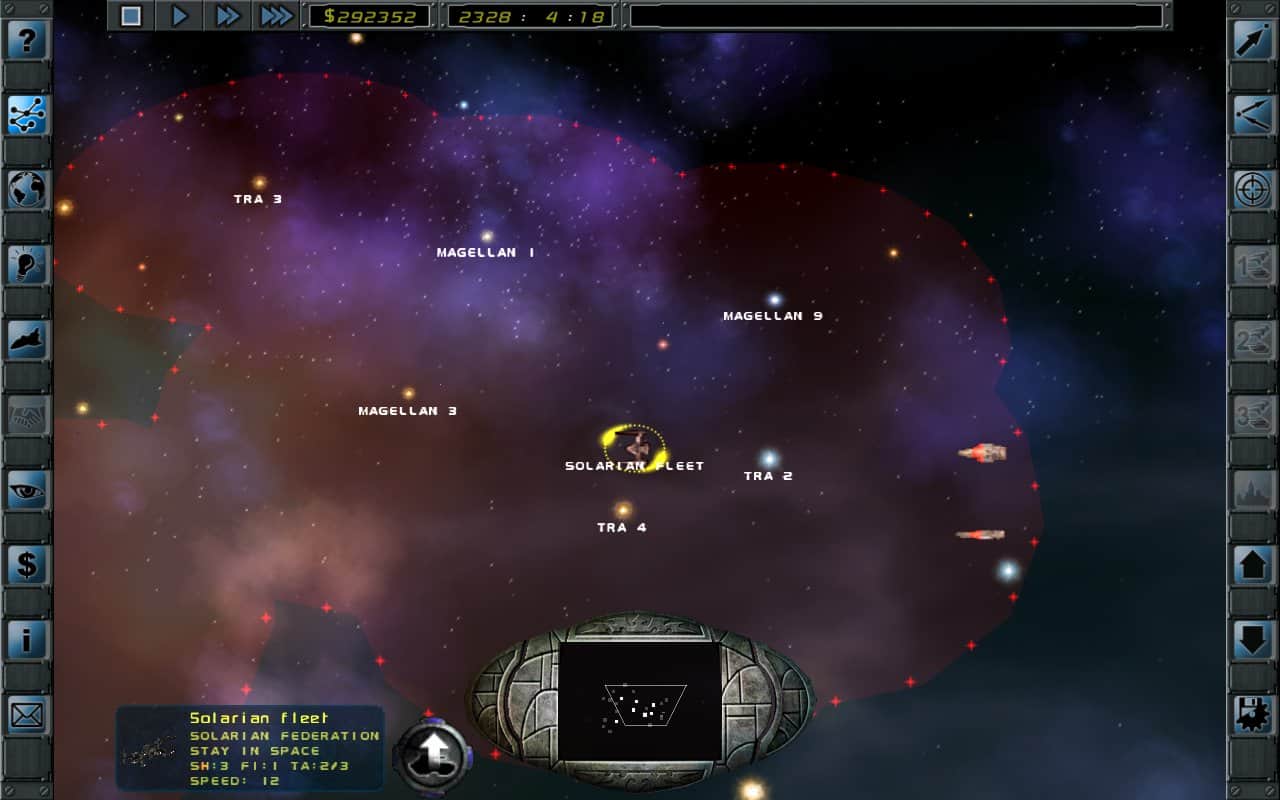Set game speed to double-arrow fast
This screenshot has height=800, width=1280.
(228, 15)
